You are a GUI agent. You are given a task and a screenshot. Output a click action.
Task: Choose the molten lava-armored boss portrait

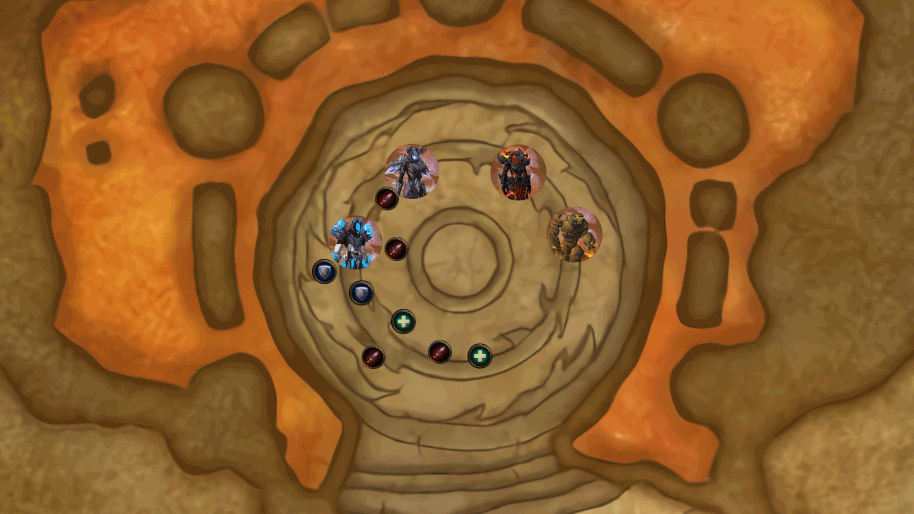[x=518, y=172]
